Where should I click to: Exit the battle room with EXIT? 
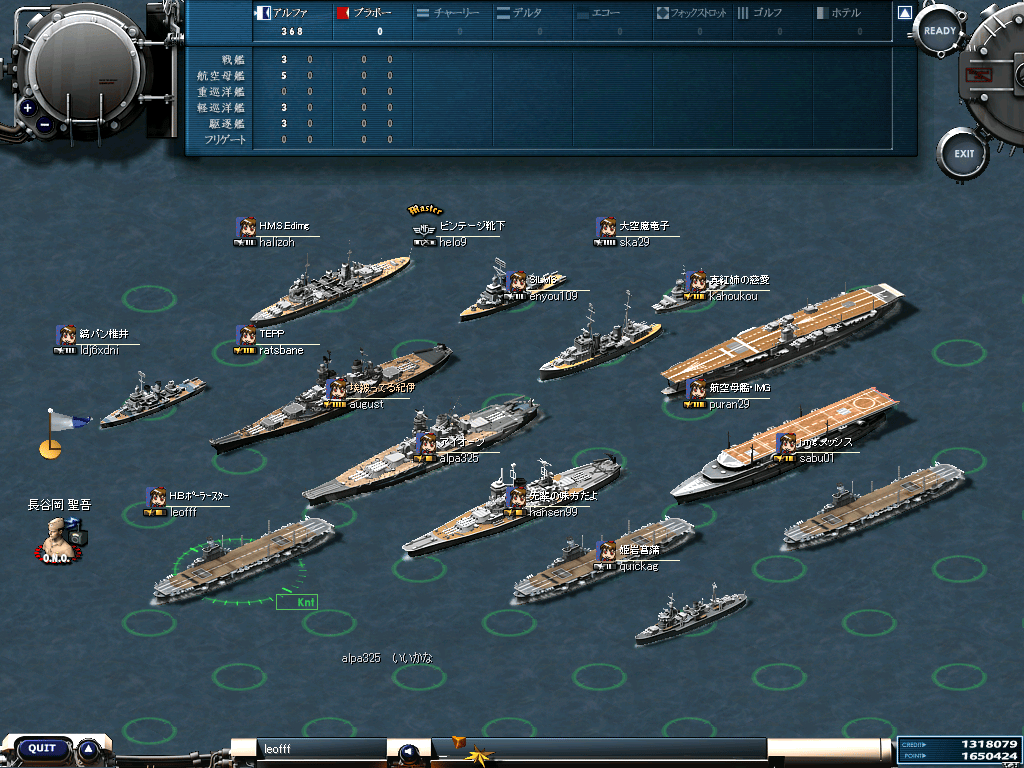coord(963,154)
